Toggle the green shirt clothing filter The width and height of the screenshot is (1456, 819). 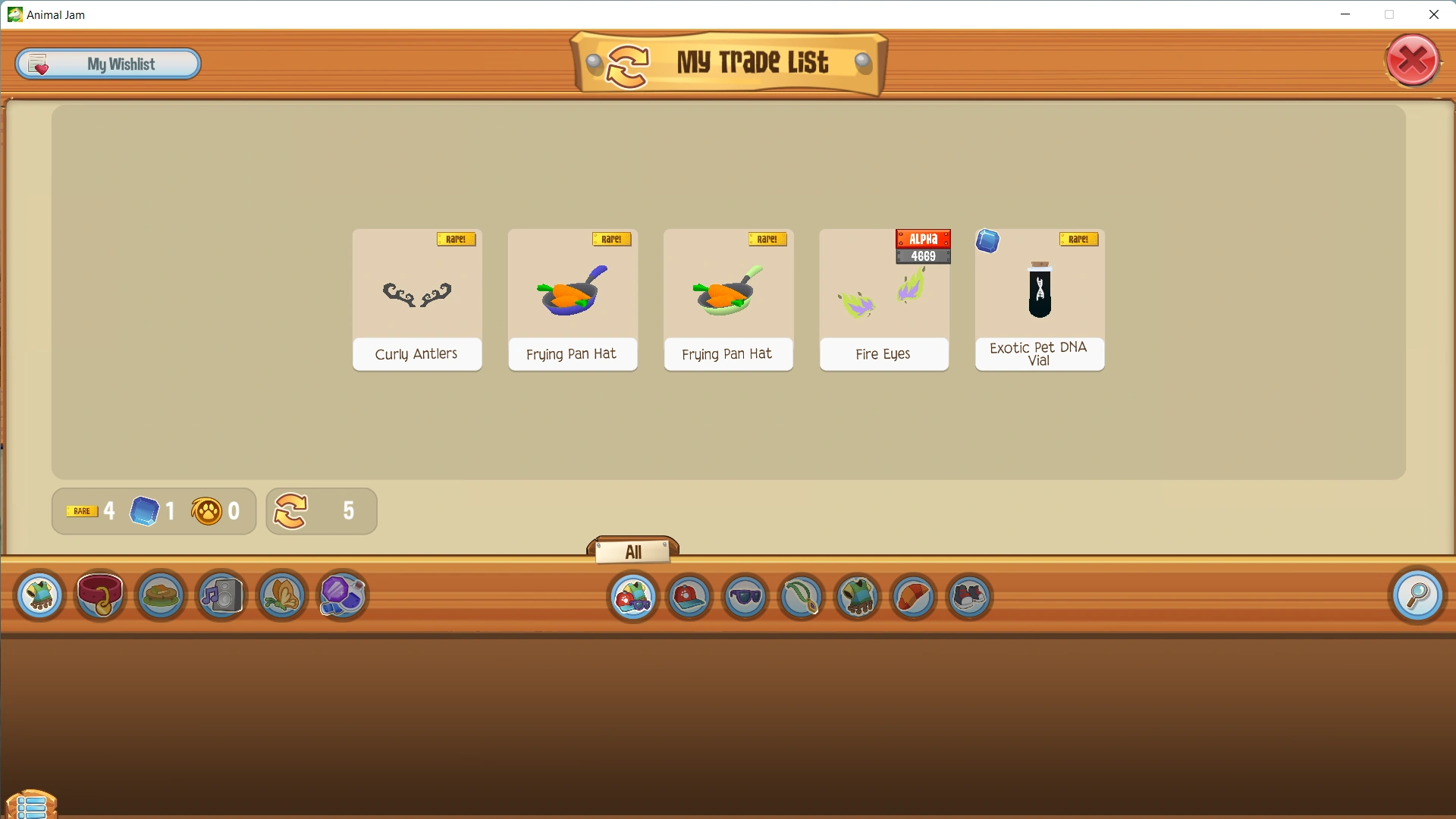[x=858, y=597]
